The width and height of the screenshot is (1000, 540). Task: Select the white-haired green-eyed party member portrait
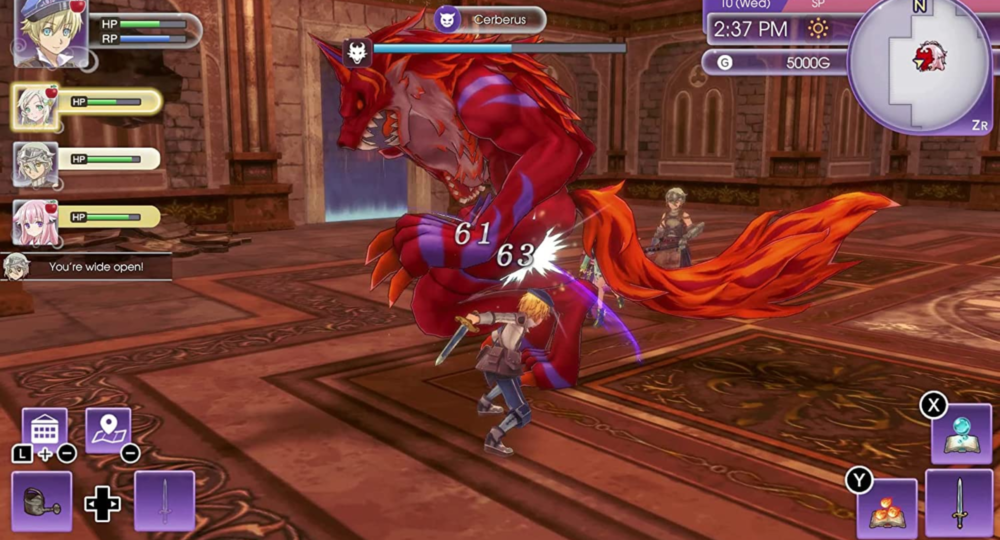click(x=36, y=106)
